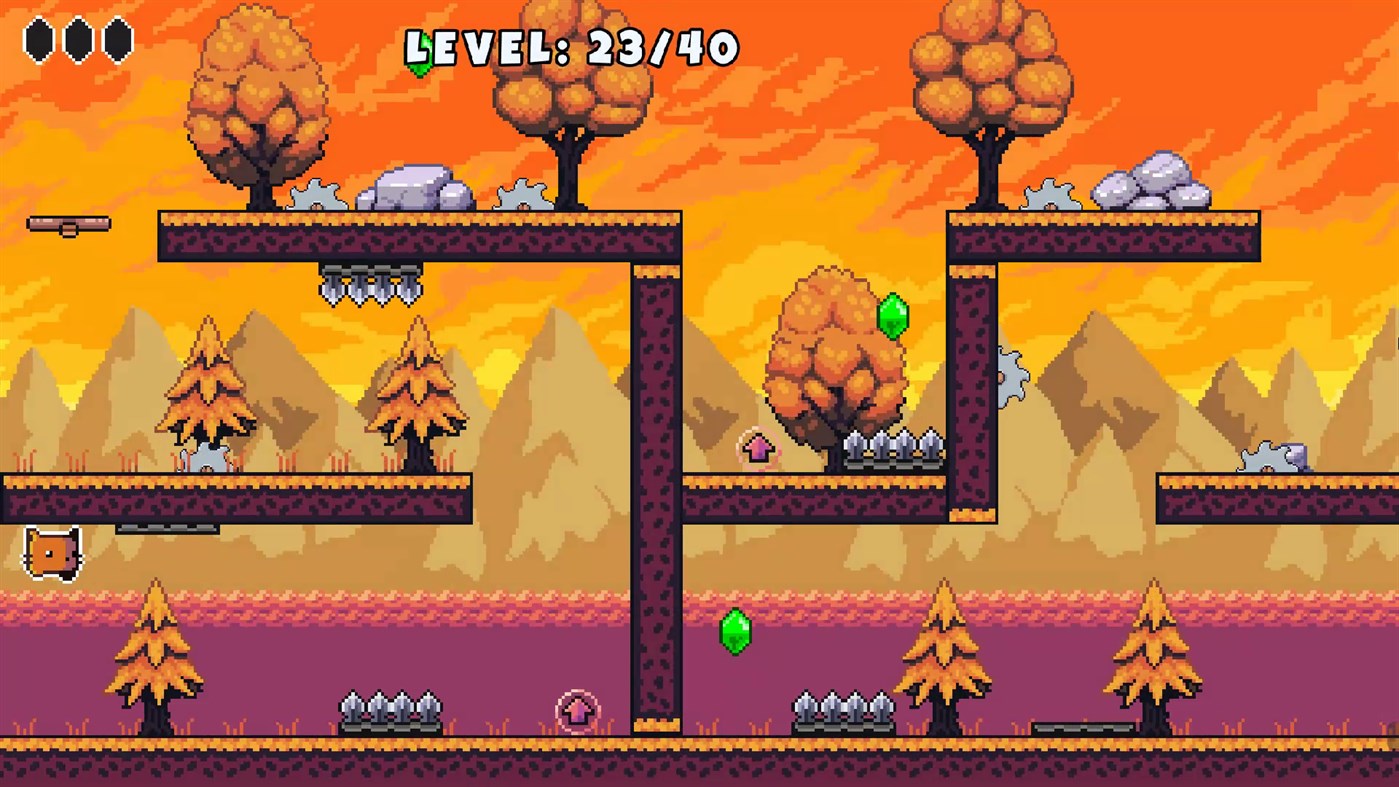Toggle the up-arrow booster at the bottom center
The width and height of the screenshot is (1399, 787).
[x=576, y=711]
